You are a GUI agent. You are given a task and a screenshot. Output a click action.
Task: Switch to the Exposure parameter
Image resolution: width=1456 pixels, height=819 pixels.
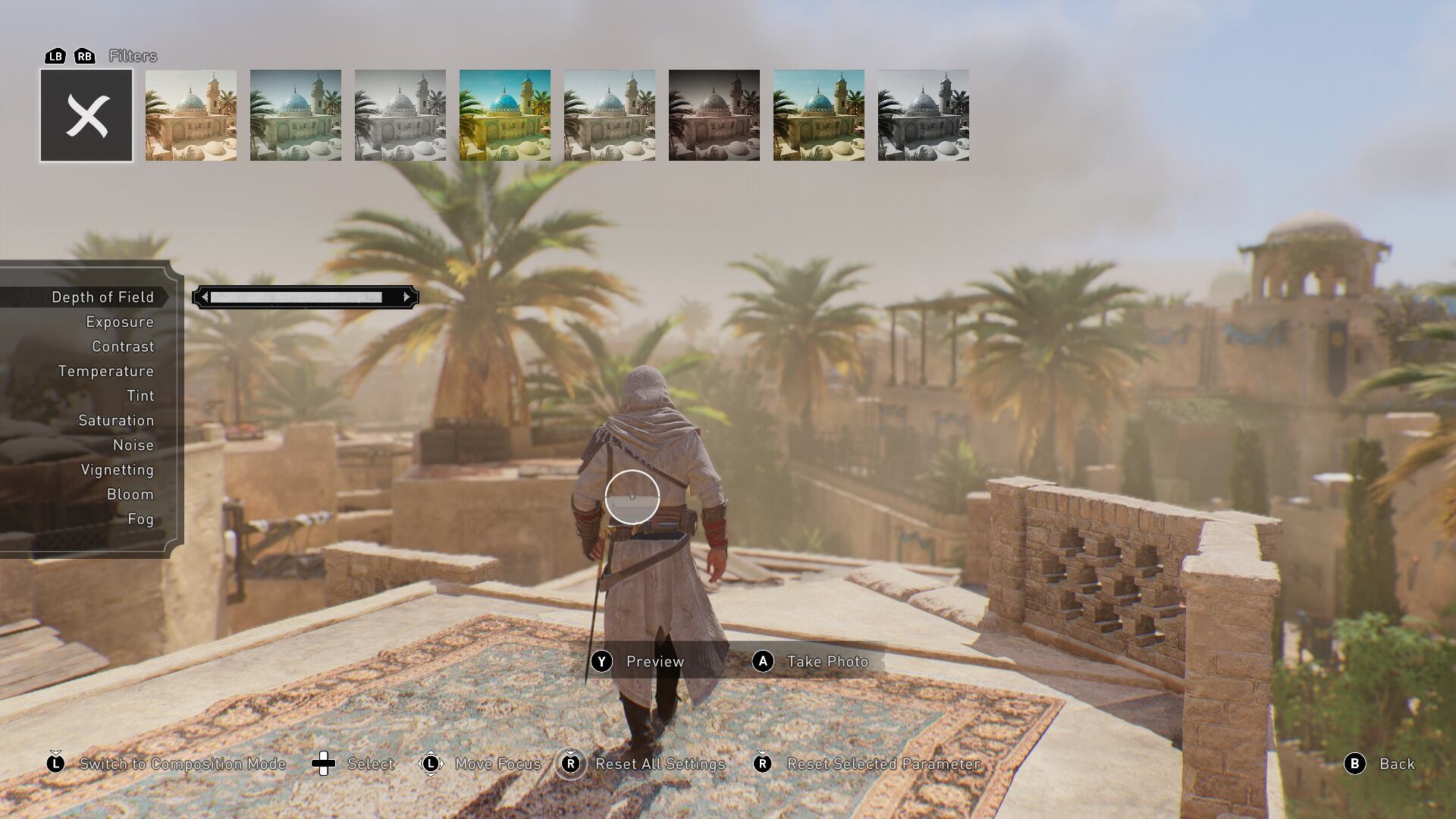119,322
